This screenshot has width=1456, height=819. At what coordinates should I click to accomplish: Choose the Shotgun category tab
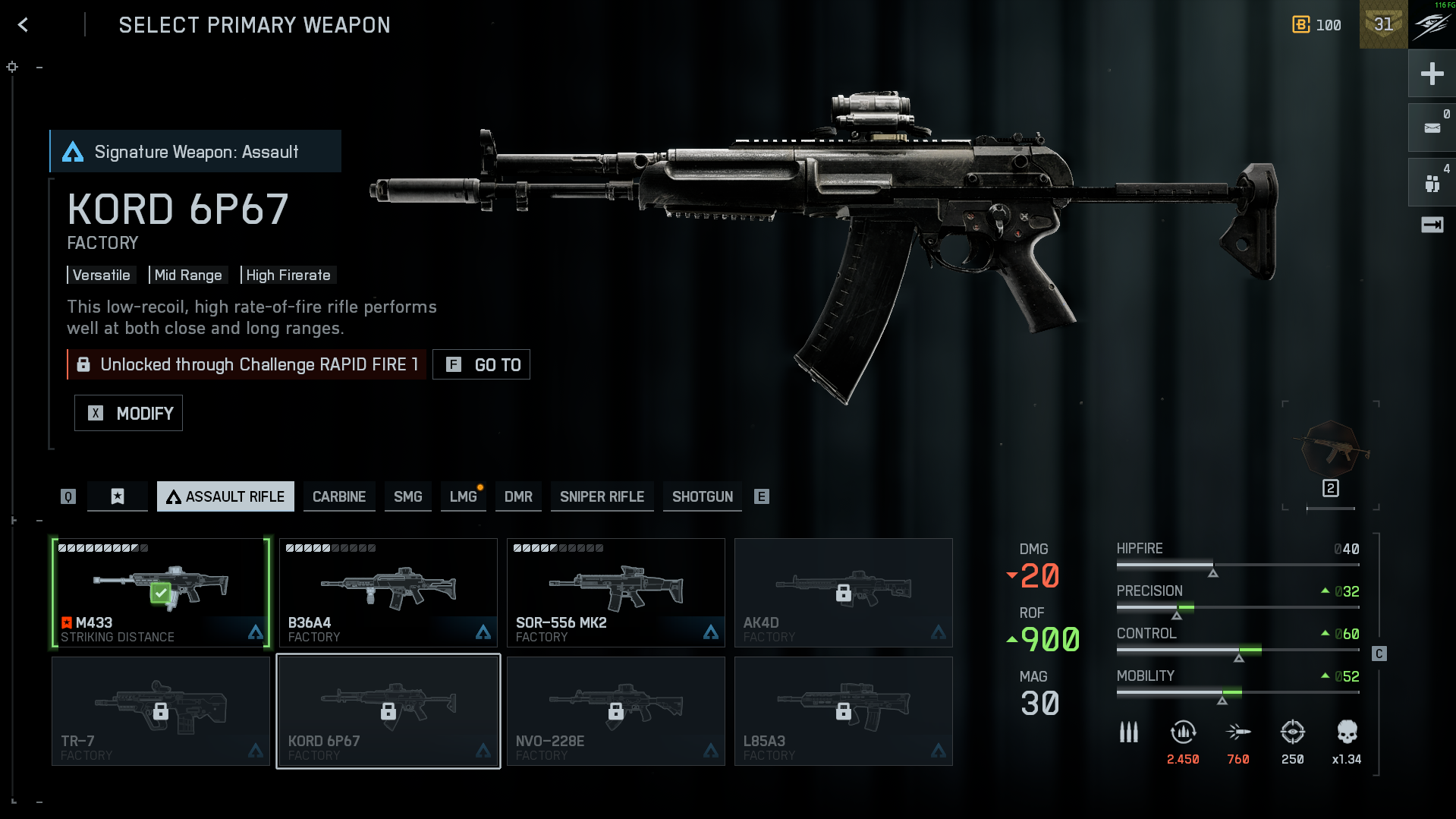point(702,496)
